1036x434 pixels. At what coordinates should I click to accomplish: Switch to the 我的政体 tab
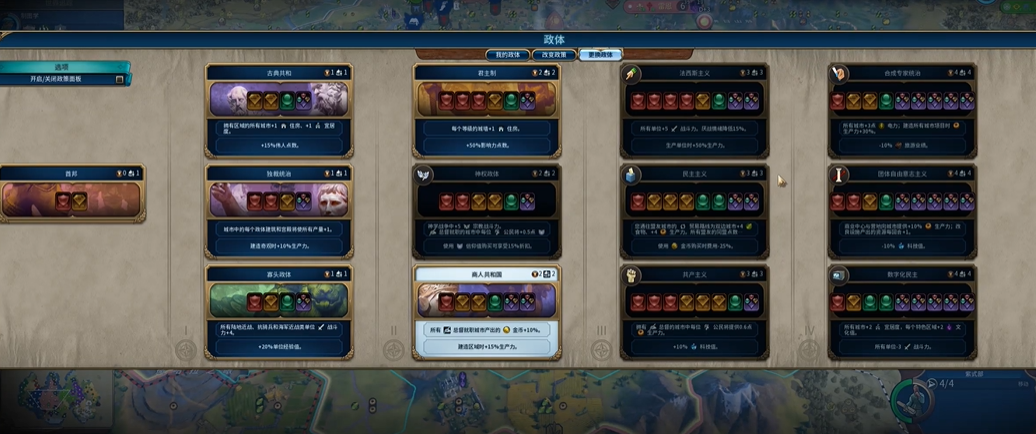(507, 55)
